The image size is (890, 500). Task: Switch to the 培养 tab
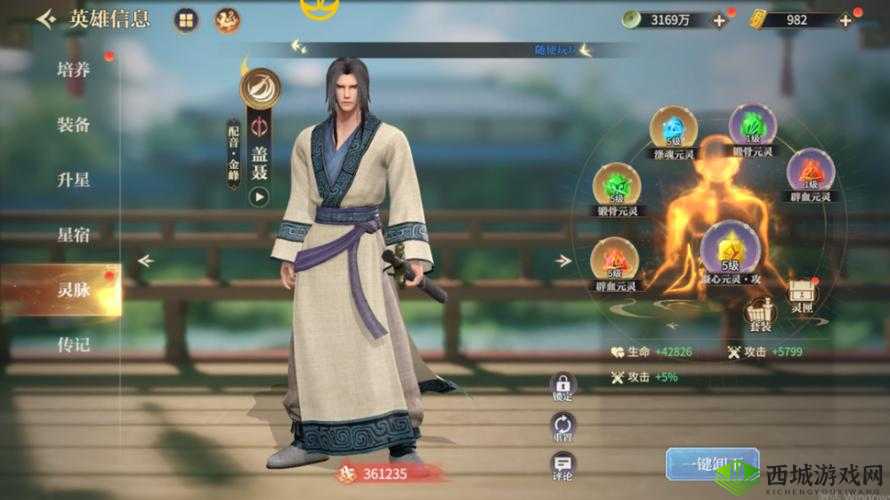coord(73,70)
